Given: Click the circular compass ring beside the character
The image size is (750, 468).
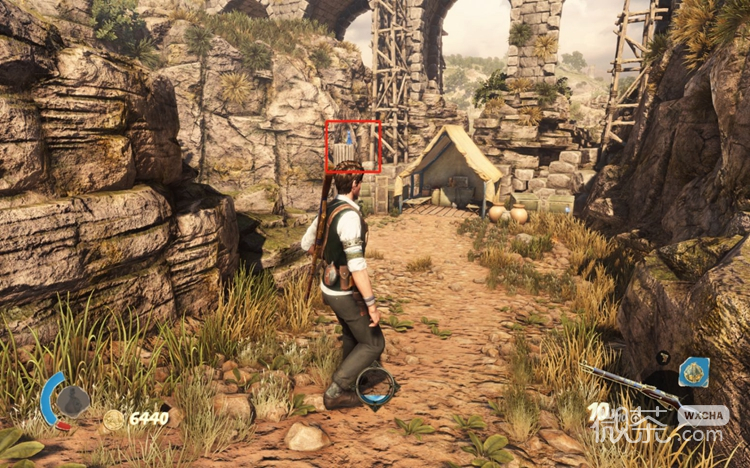Looking at the screenshot, I should [x=377, y=387].
